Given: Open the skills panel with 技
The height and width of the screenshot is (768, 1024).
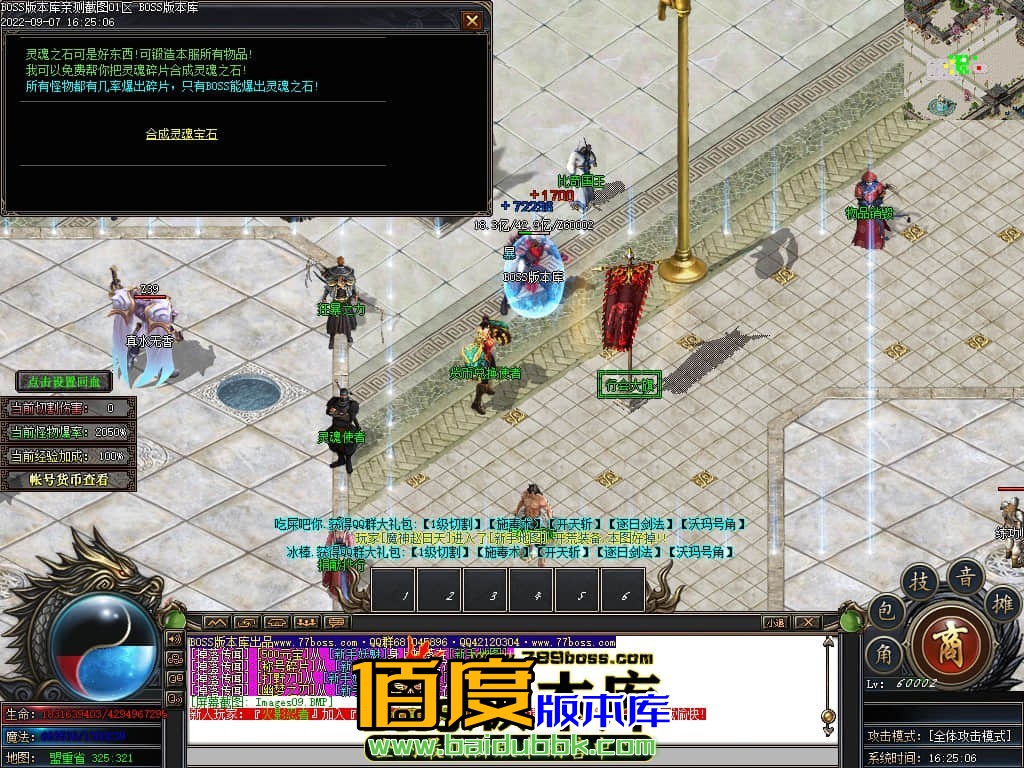Looking at the screenshot, I should [919, 582].
